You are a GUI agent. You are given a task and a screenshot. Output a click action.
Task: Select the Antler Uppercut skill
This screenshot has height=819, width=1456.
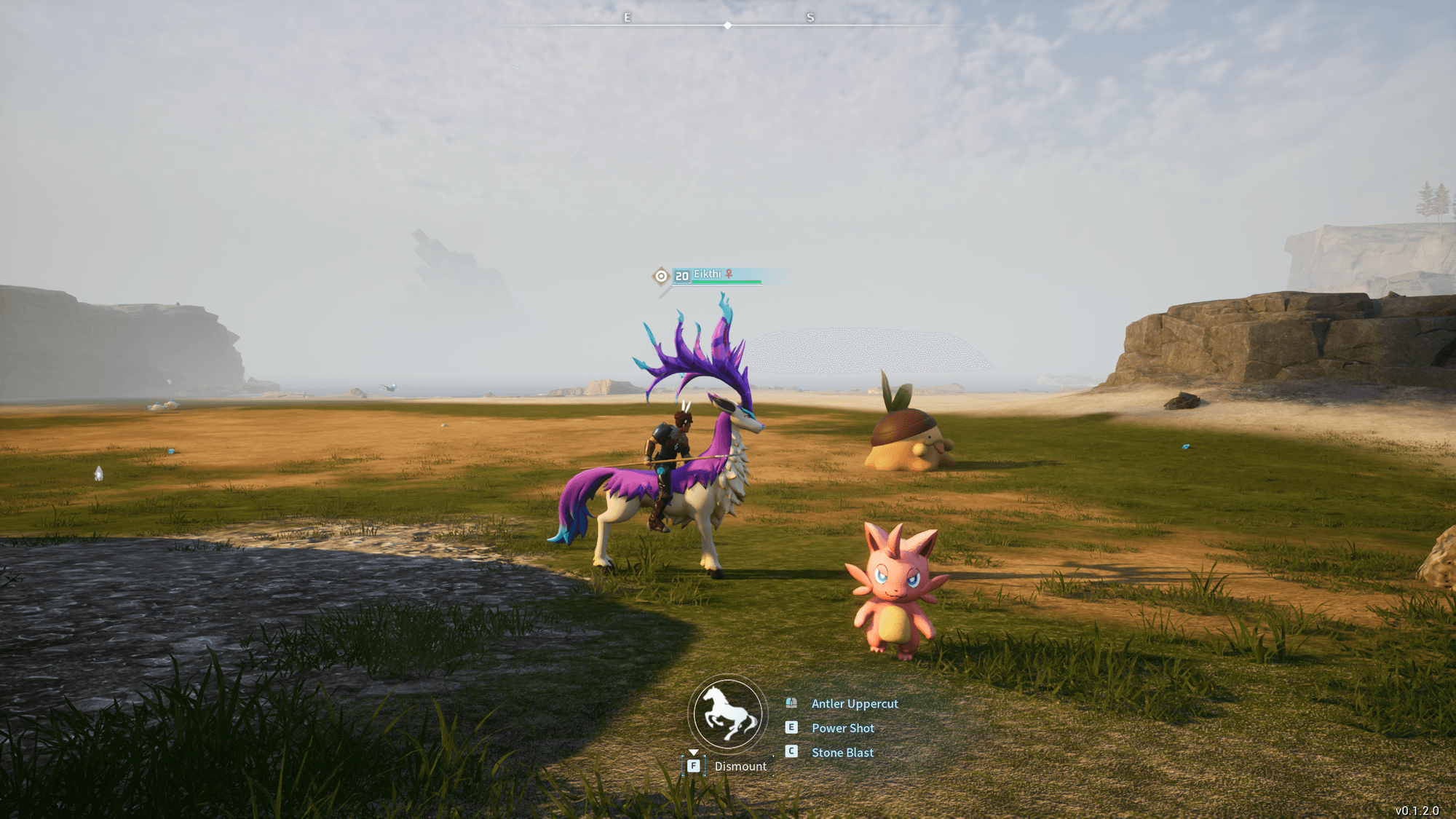click(854, 704)
